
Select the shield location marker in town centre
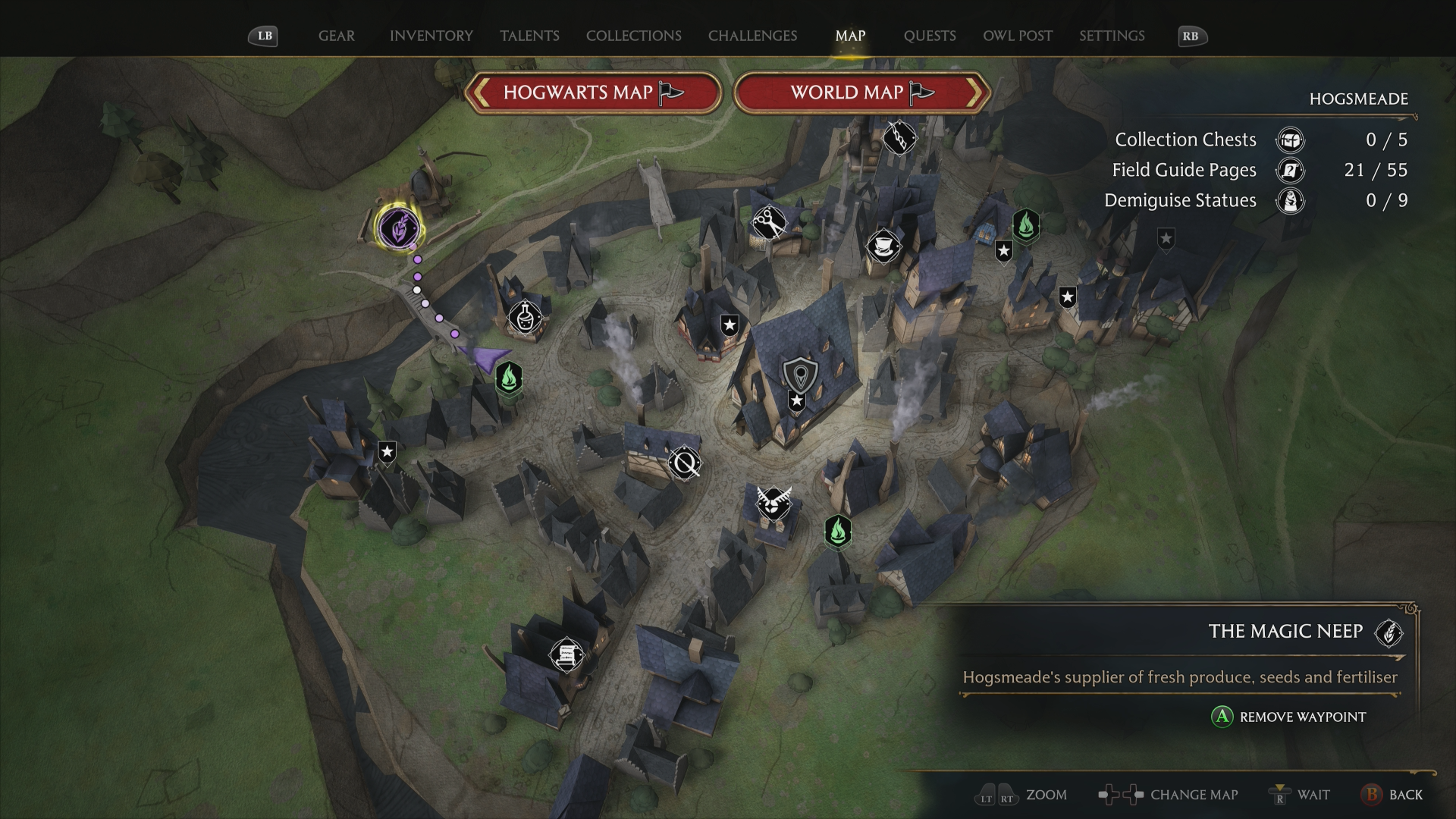coord(799,374)
